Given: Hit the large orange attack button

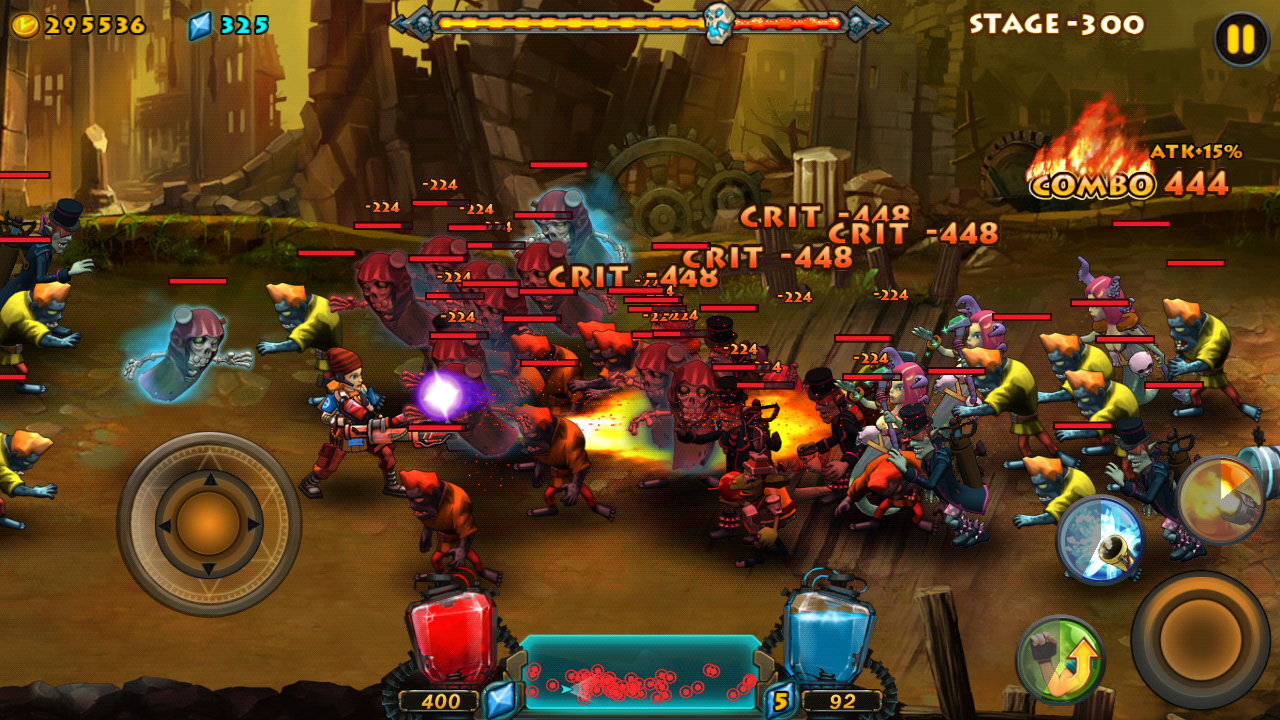Looking at the screenshot, I should pos(1200,640).
